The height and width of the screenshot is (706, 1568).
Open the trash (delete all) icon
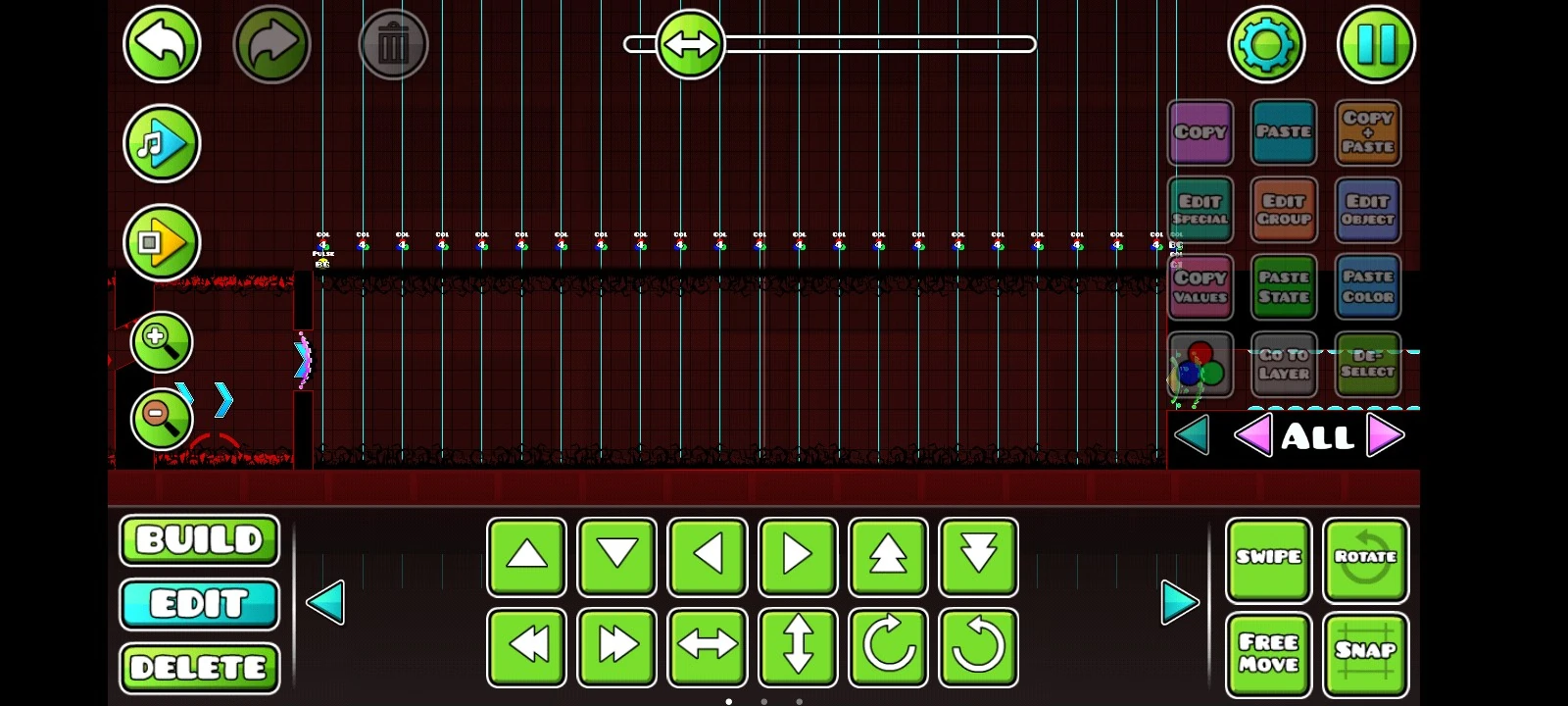393,44
